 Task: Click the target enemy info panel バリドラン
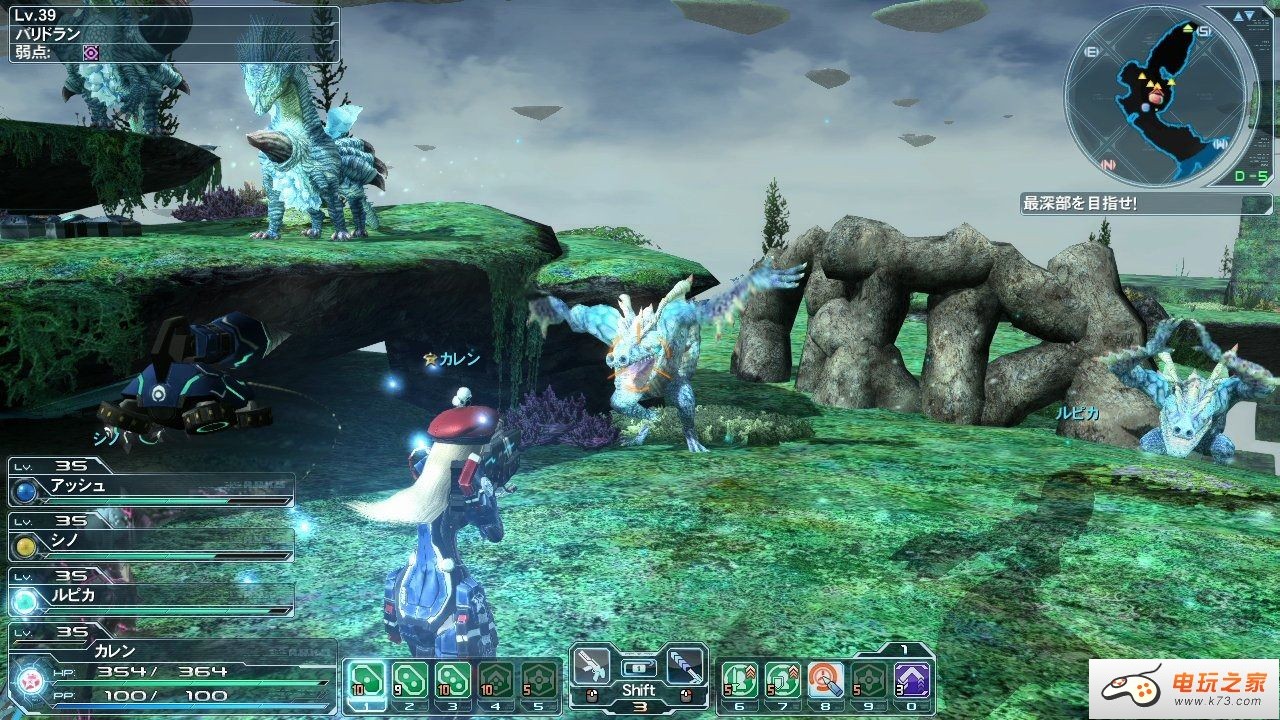(172, 35)
